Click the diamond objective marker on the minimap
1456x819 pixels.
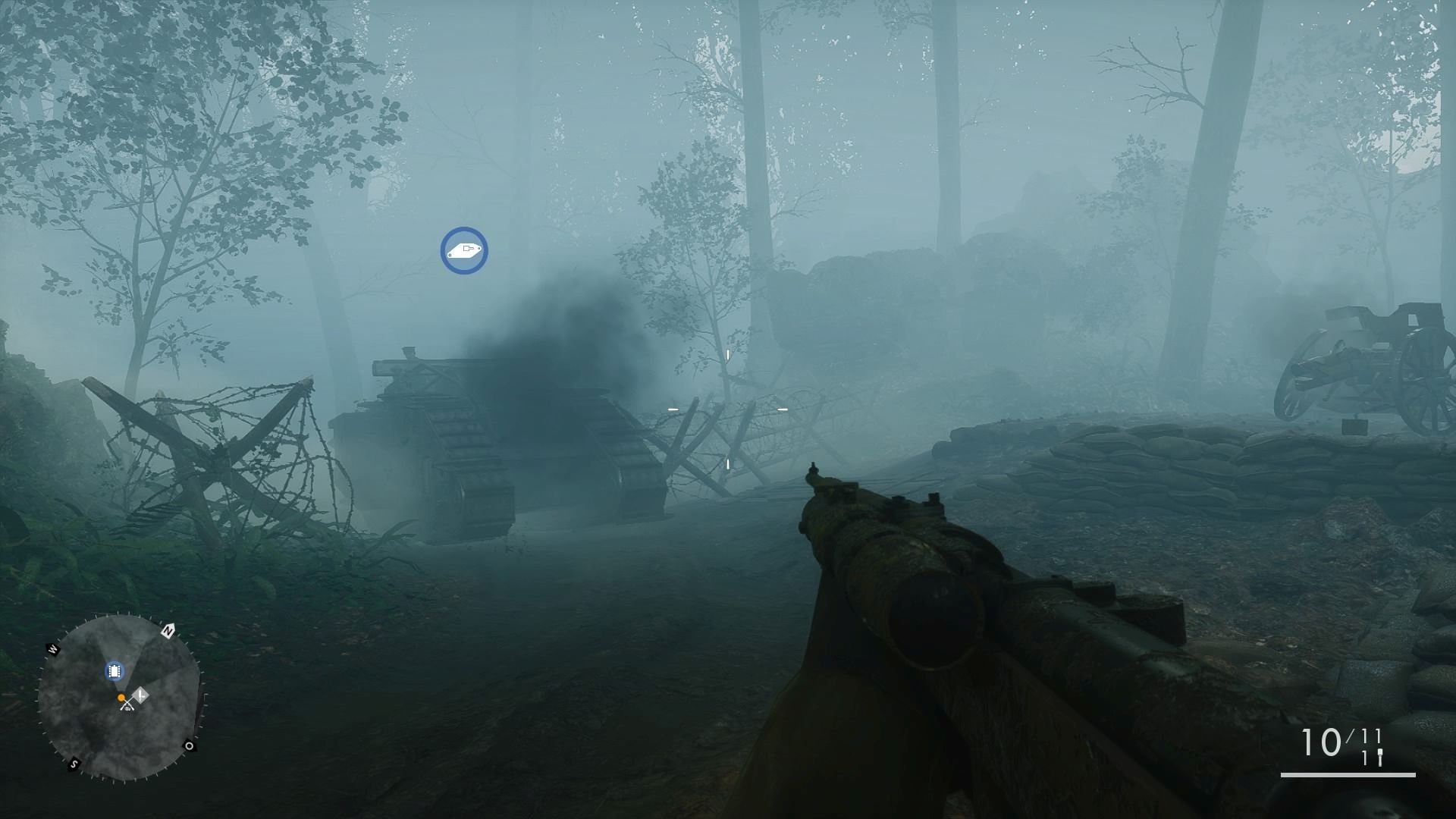coord(140,694)
